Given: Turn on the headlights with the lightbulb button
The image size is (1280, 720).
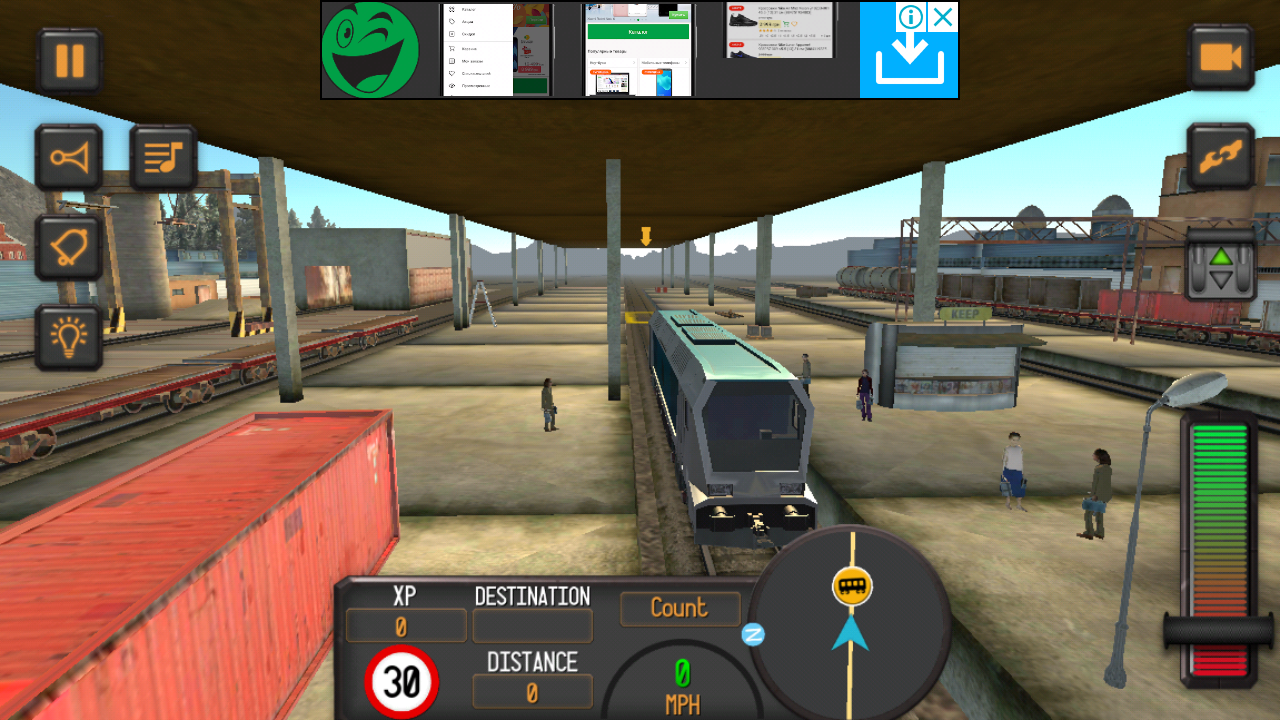Looking at the screenshot, I should (x=69, y=337).
